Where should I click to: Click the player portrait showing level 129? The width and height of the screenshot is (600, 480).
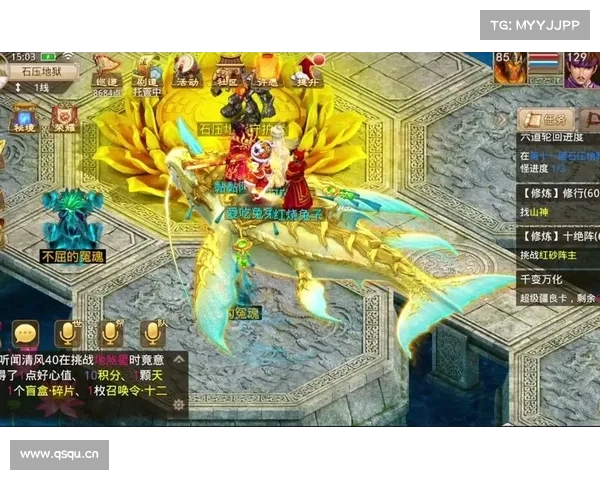[x=579, y=69]
